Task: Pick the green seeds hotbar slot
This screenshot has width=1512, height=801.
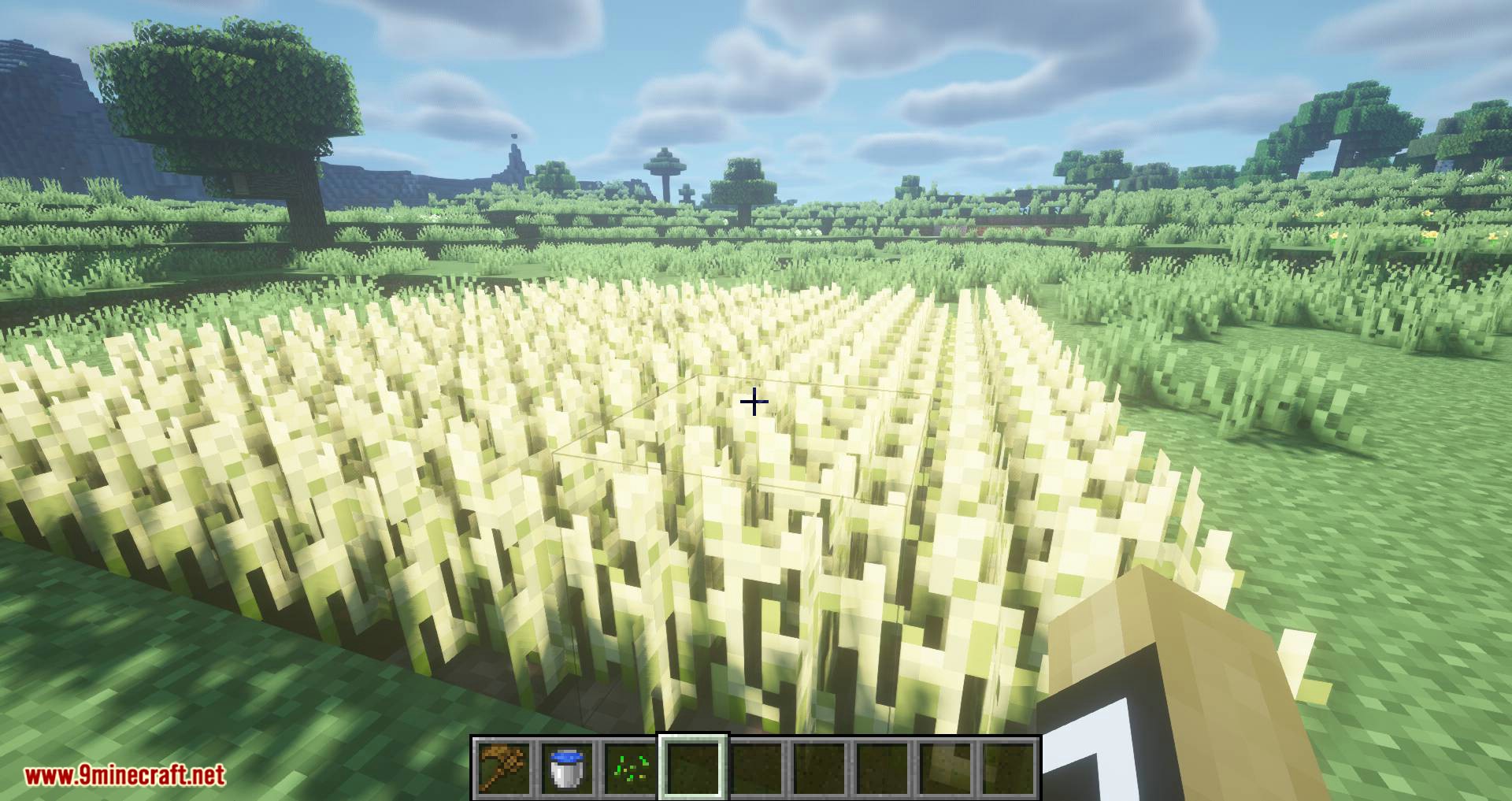Action: click(x=630, y=767)
